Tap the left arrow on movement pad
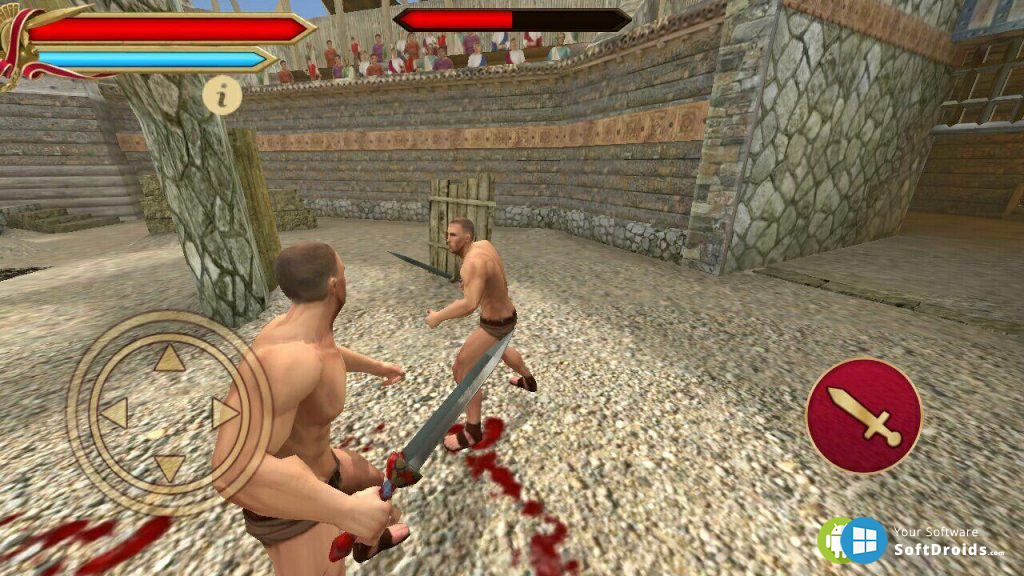 (115, 413)
